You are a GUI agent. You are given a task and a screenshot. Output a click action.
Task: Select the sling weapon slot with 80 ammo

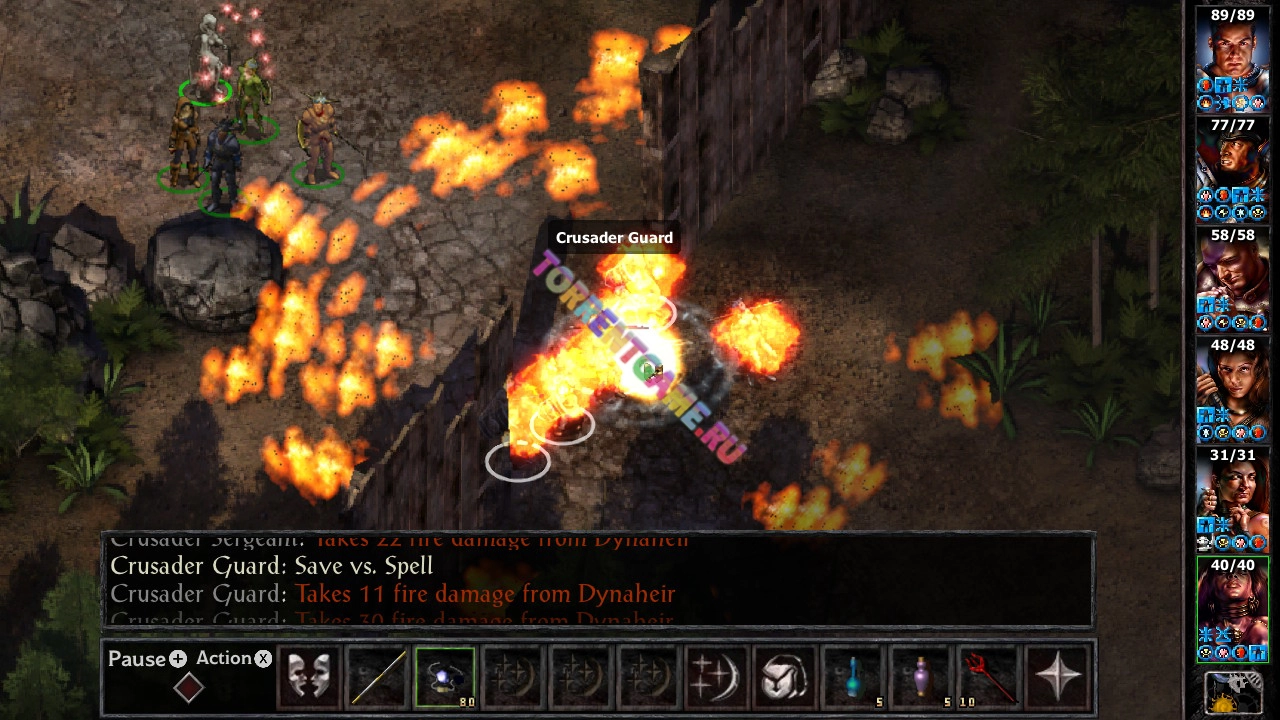pos(445,677)
